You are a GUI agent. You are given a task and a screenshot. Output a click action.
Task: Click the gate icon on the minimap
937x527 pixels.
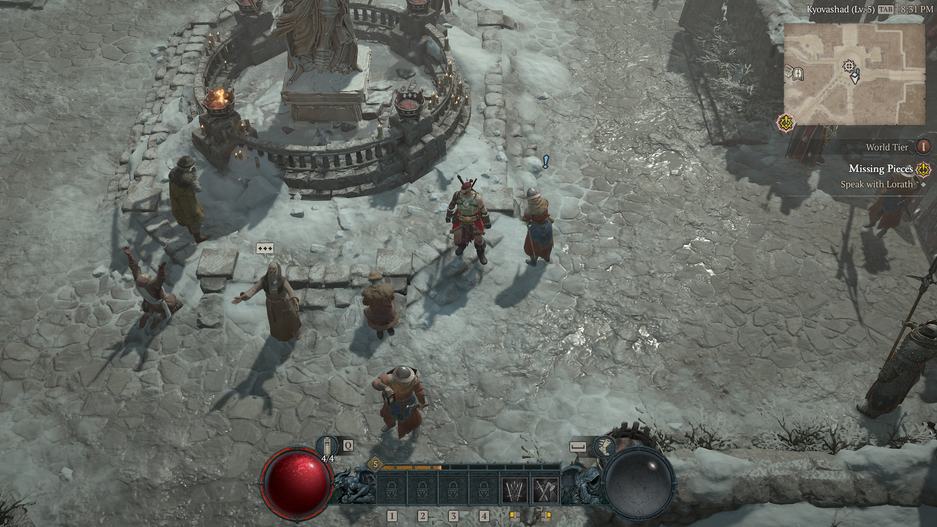point(798,73)
